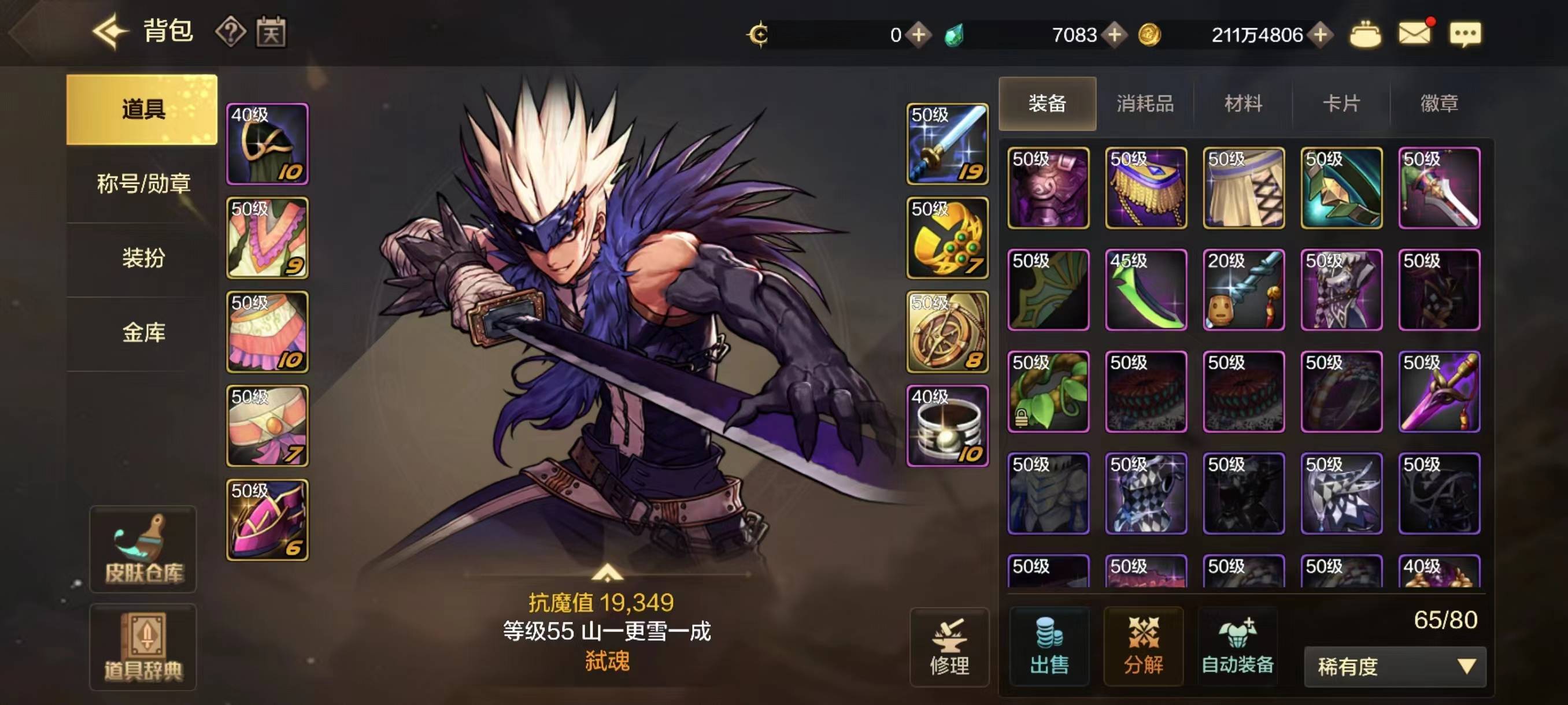Select the equipped level 50 katana weapon slot
Screen dimensions: 1568x705
pos(947,144)
